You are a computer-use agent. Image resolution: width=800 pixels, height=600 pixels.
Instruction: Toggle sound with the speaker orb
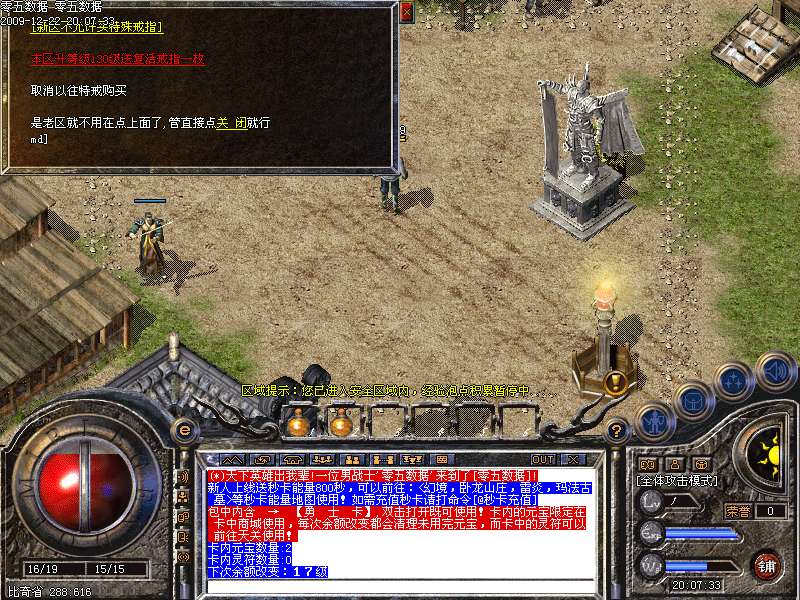click(774, 371)
